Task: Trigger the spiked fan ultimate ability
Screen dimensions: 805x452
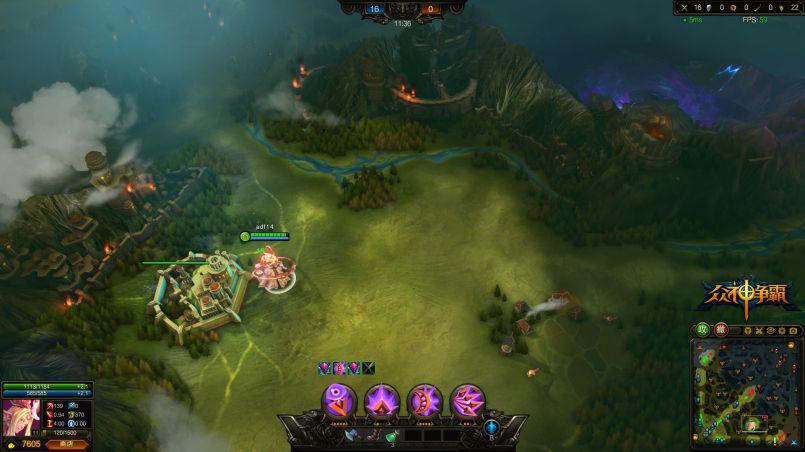Action: pos(468,400)
